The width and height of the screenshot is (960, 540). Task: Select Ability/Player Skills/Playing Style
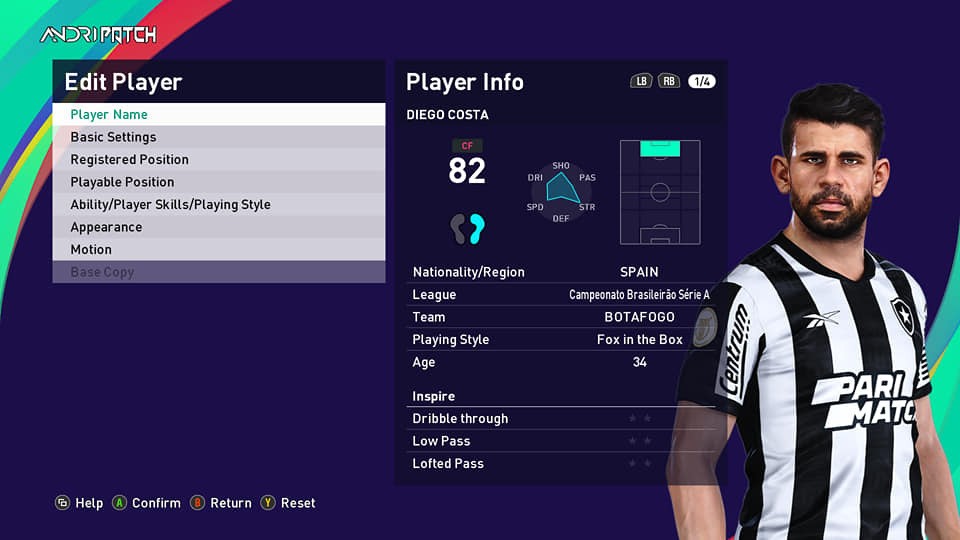tap(218, 205)
